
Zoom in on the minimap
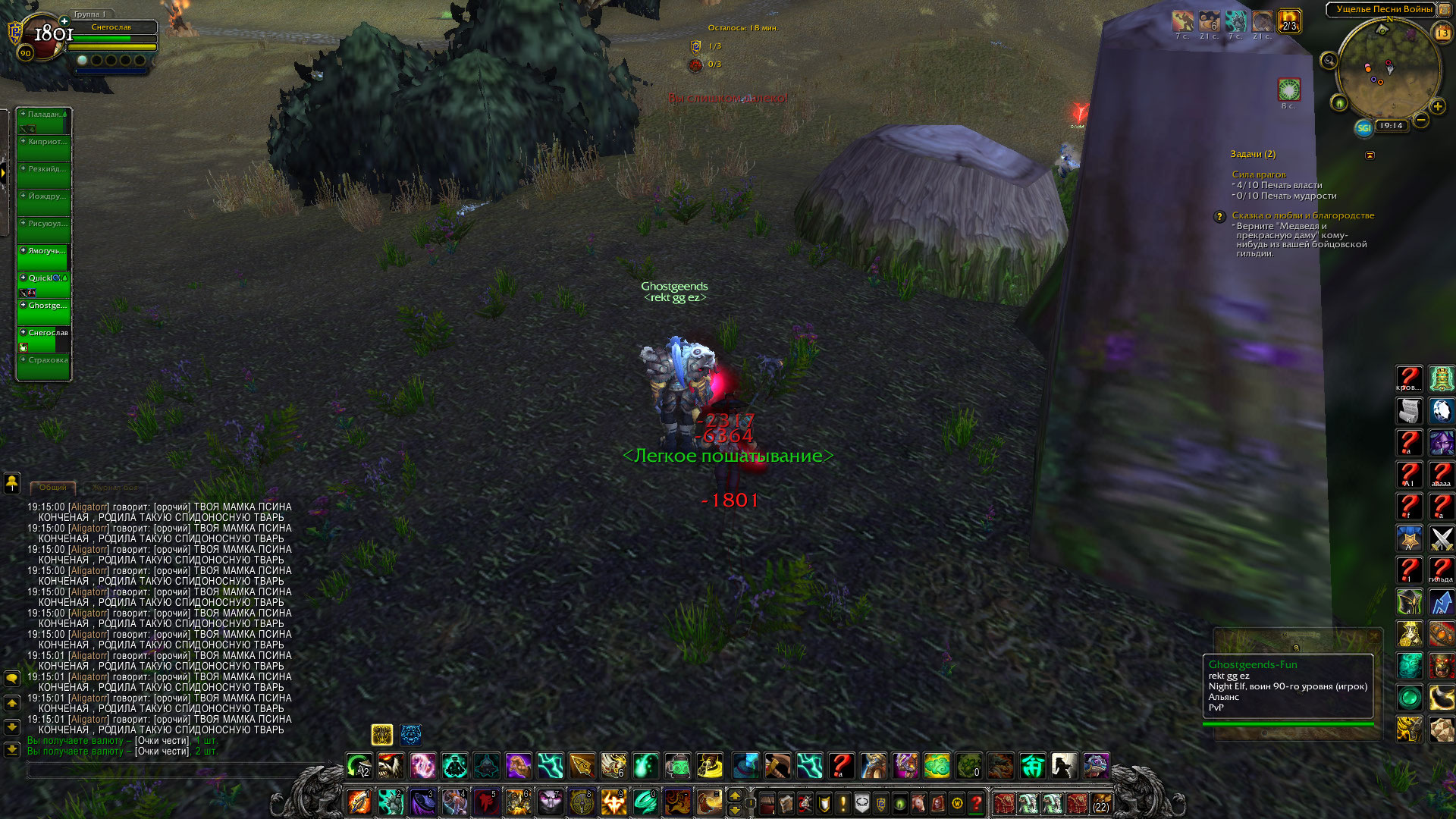1437,106
